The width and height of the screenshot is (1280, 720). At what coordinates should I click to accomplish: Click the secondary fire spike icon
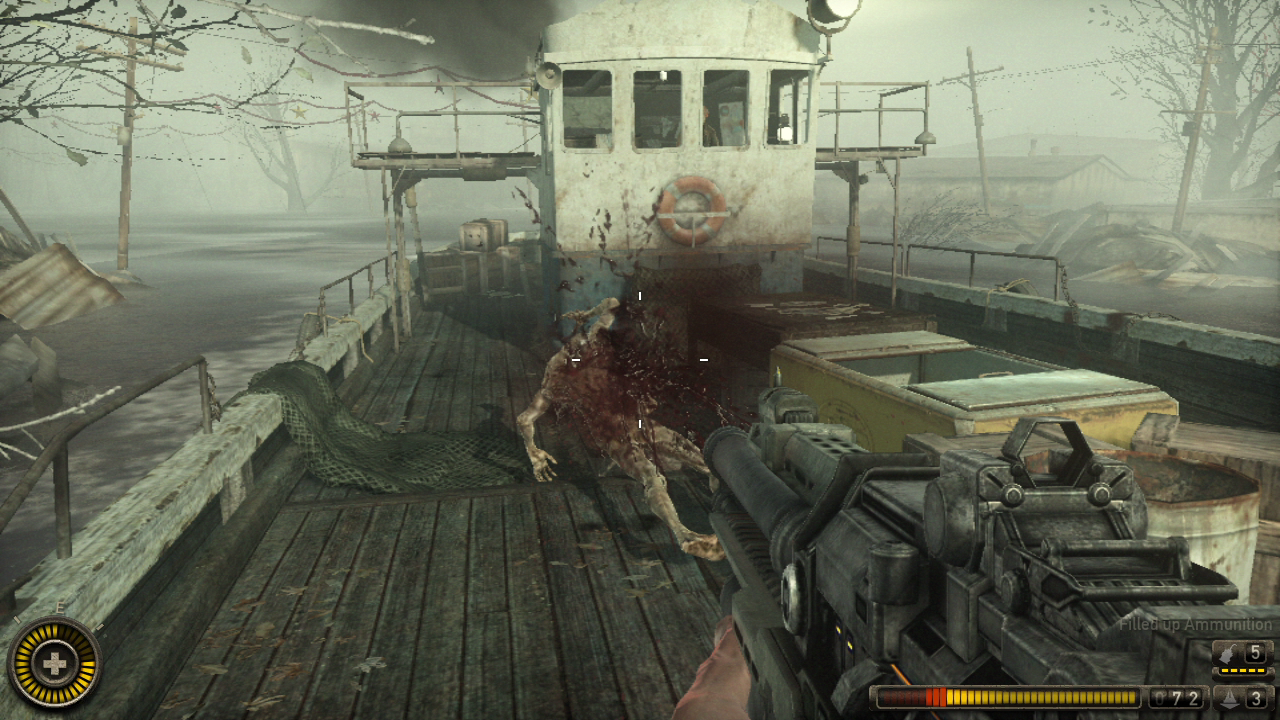pyautogui.click(x=1229, y=698)
